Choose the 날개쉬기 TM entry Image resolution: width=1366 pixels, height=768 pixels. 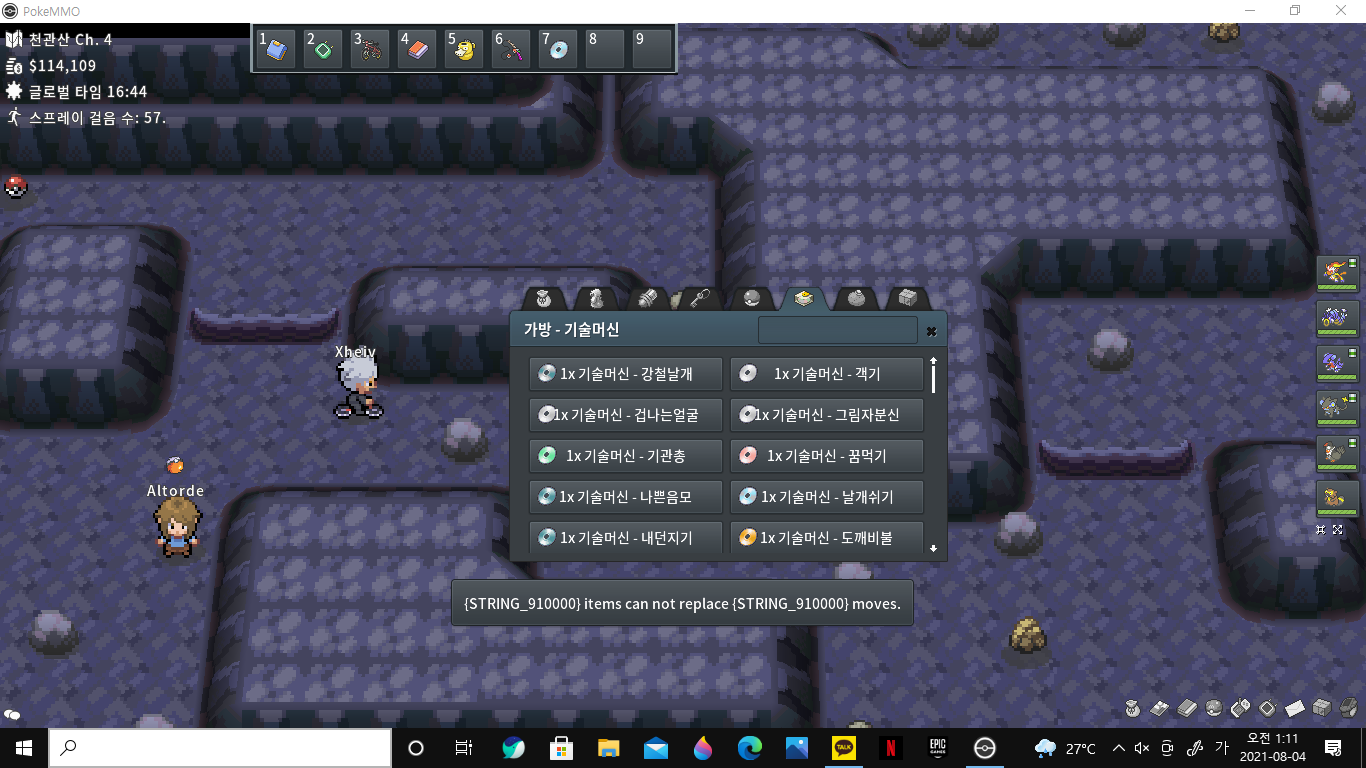827,497
